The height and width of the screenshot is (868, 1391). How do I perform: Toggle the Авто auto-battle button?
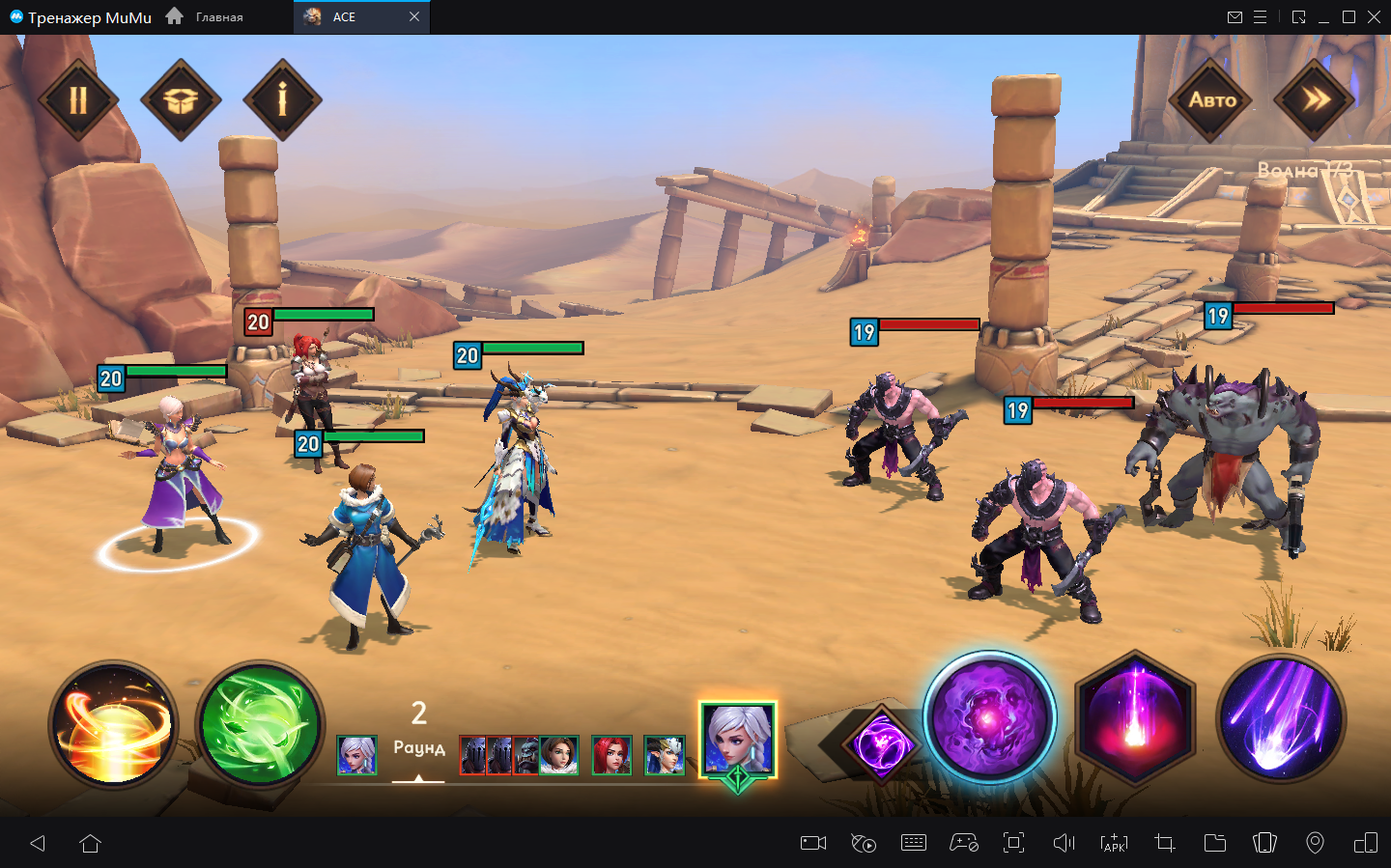point(1211,100)
